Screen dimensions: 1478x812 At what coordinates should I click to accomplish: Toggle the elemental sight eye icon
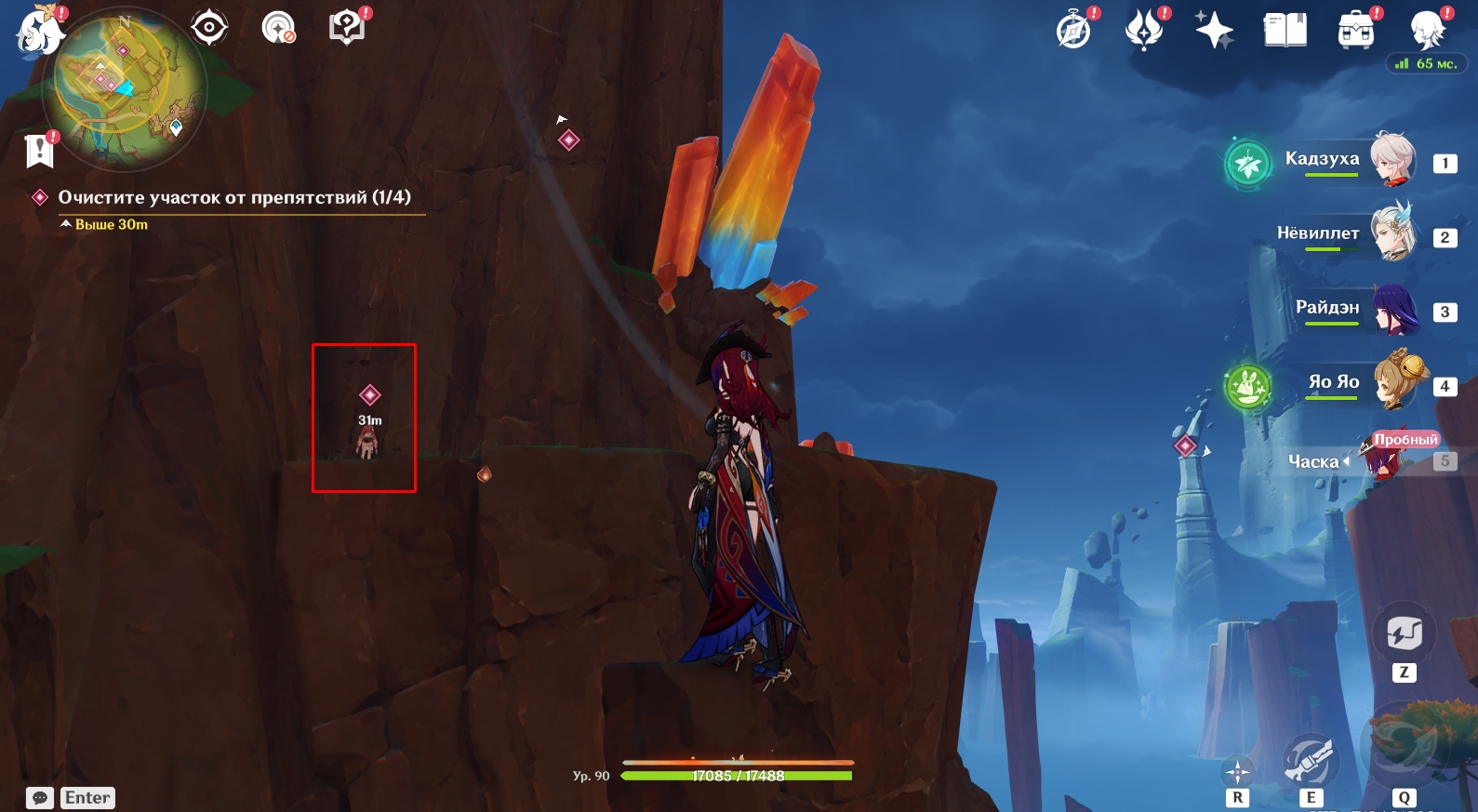click(209, 27)
